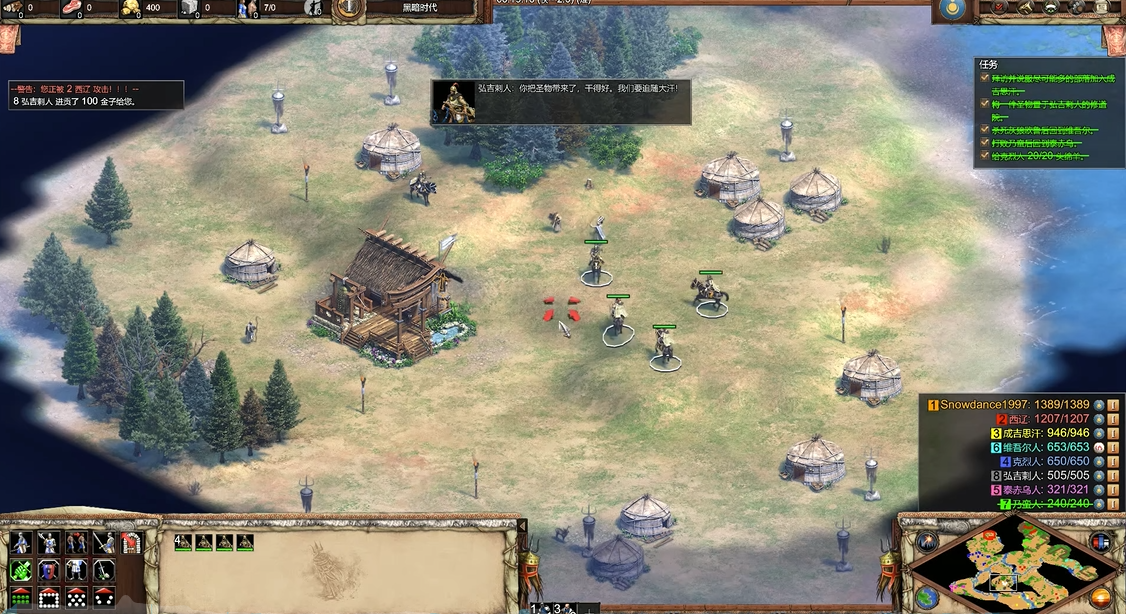Open diplomacy icon beside 维吾尔人 score row
This screenshot has width=1126, height=614.
pyautogui.click(x=1098, y=447)
